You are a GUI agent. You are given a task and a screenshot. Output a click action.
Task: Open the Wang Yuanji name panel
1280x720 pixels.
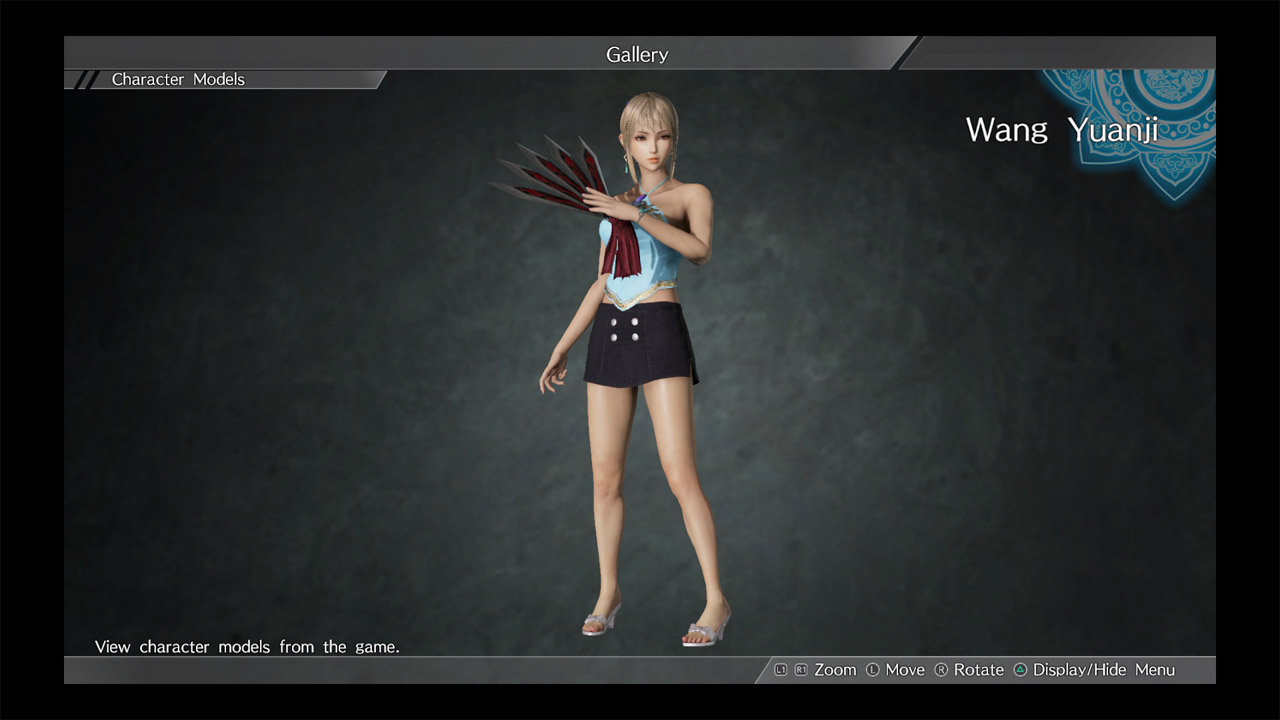point(1063,130)
